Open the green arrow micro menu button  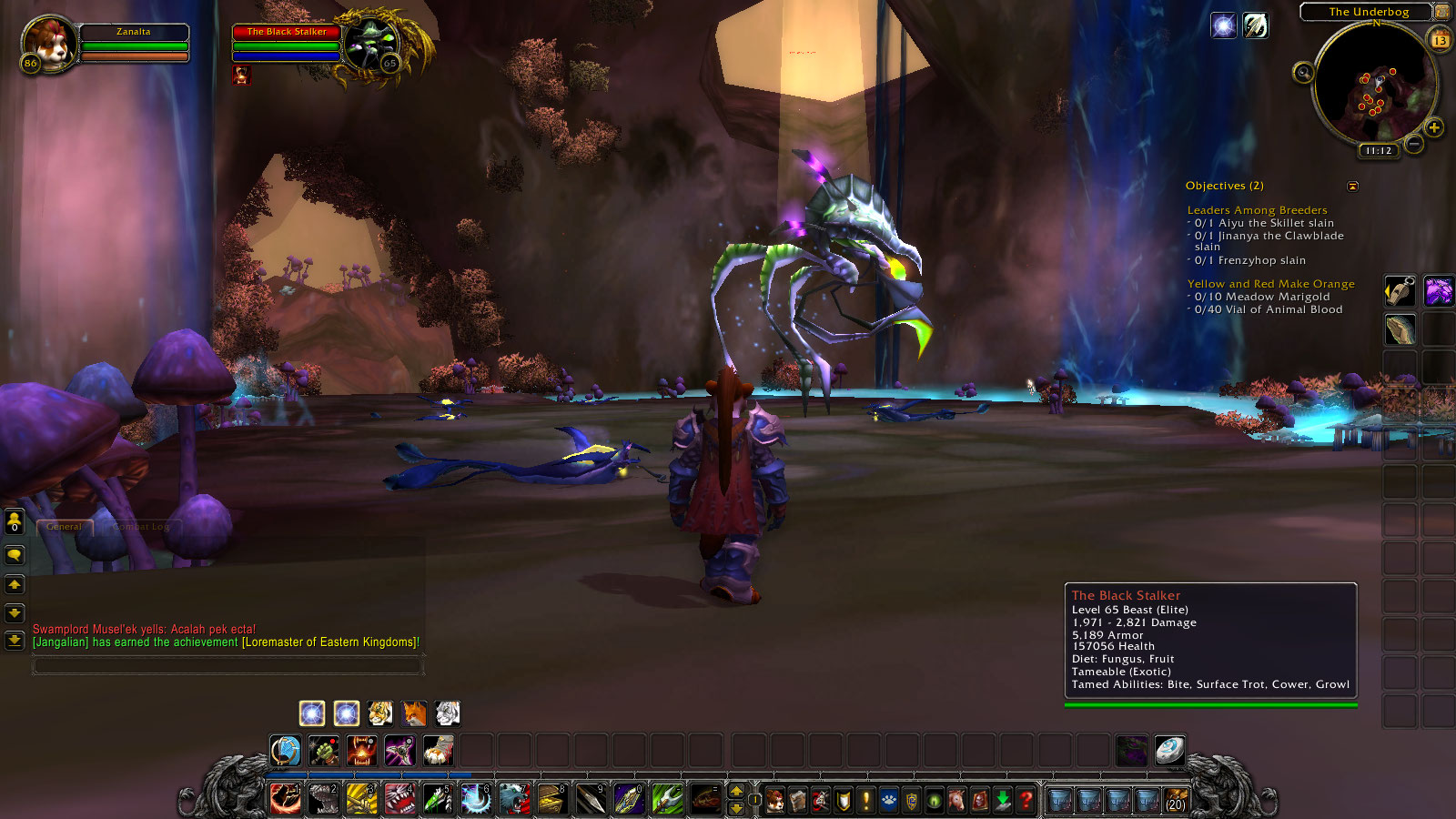(x=1003, y=800)
